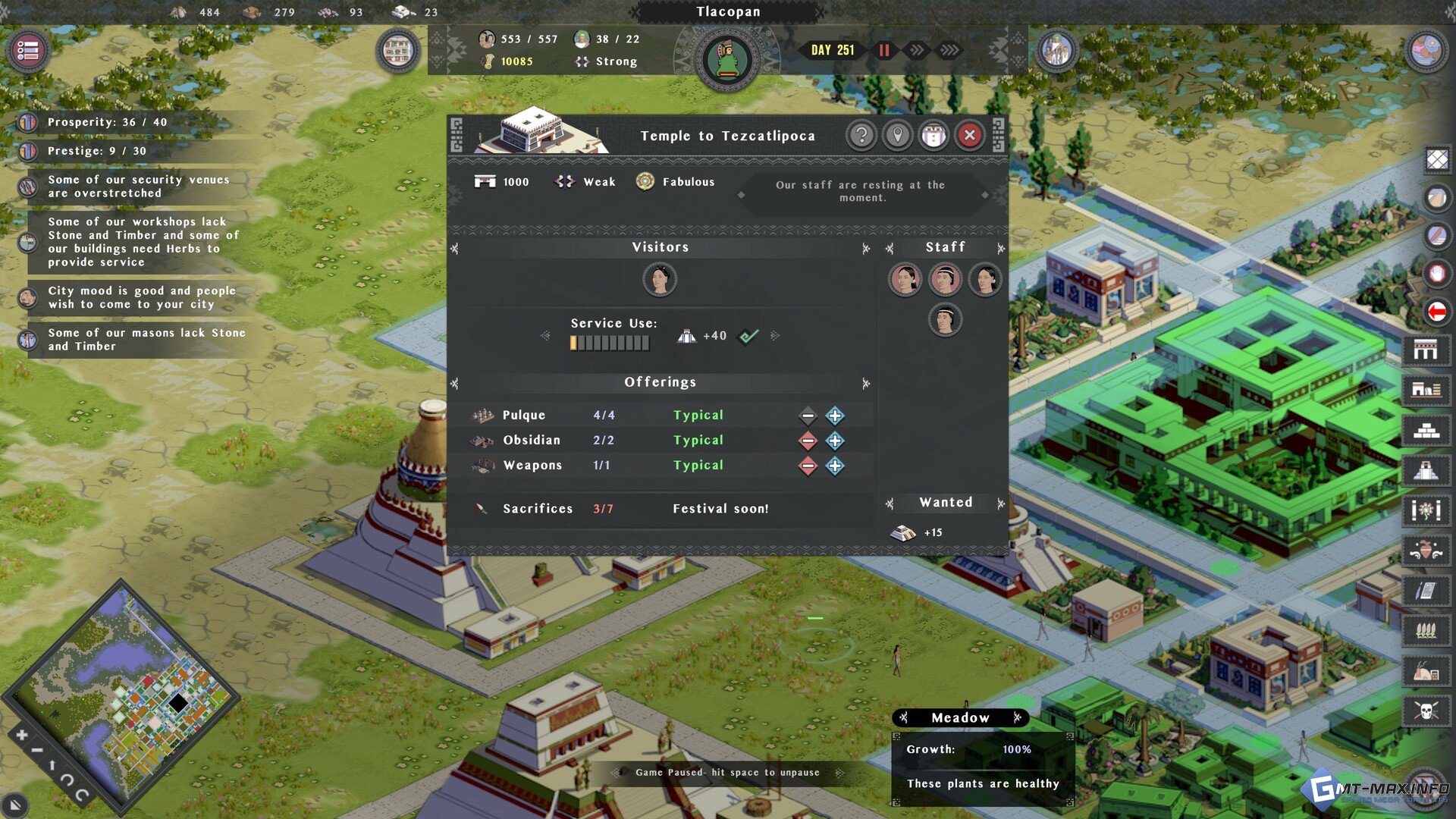1456x819 pixels.
Task: Open the world map globe button
Action: (1426, 51)
